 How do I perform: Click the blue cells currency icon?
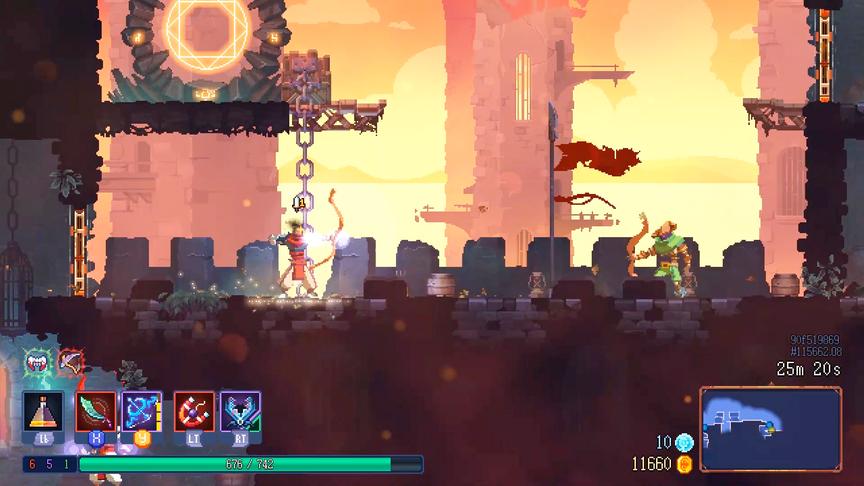pyautogui.click(x=685, y=443)
